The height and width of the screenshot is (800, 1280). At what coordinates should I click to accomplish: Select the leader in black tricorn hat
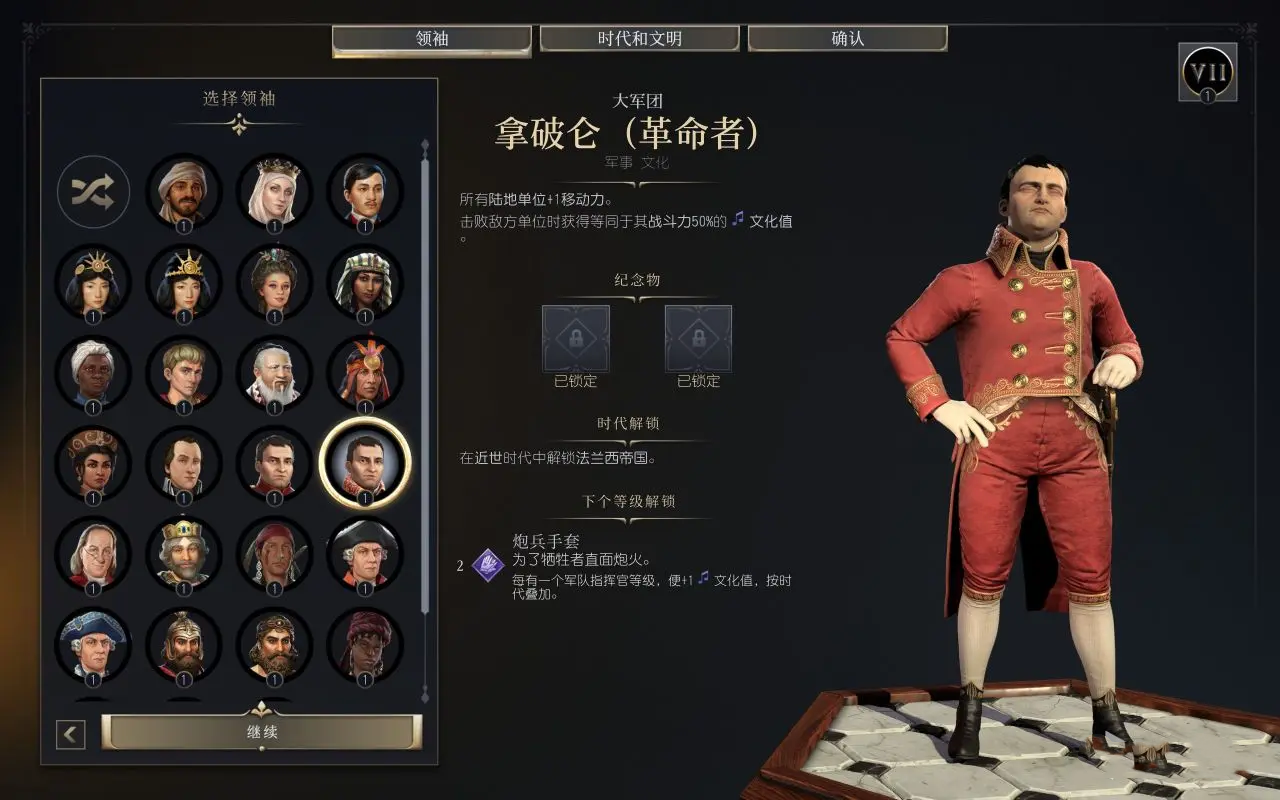click(364, 553)
